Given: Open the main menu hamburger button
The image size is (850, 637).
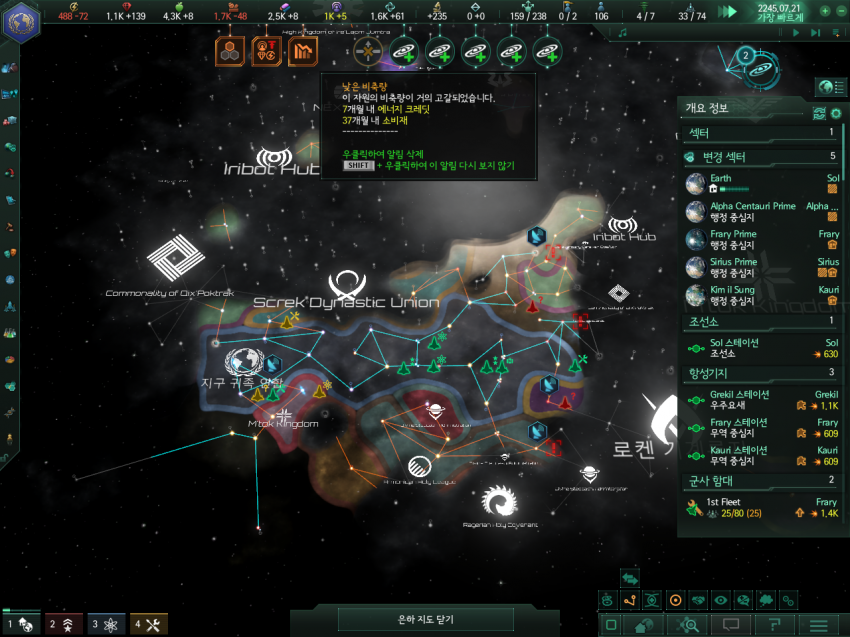Looking at the screenshot, I should (818, 625).
